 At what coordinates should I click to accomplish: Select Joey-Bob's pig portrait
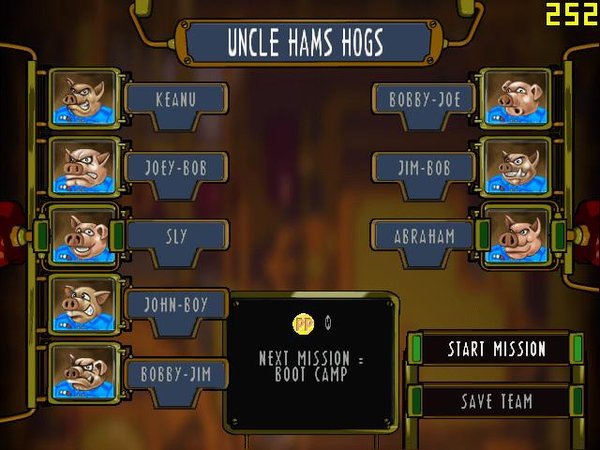(84, 167)
